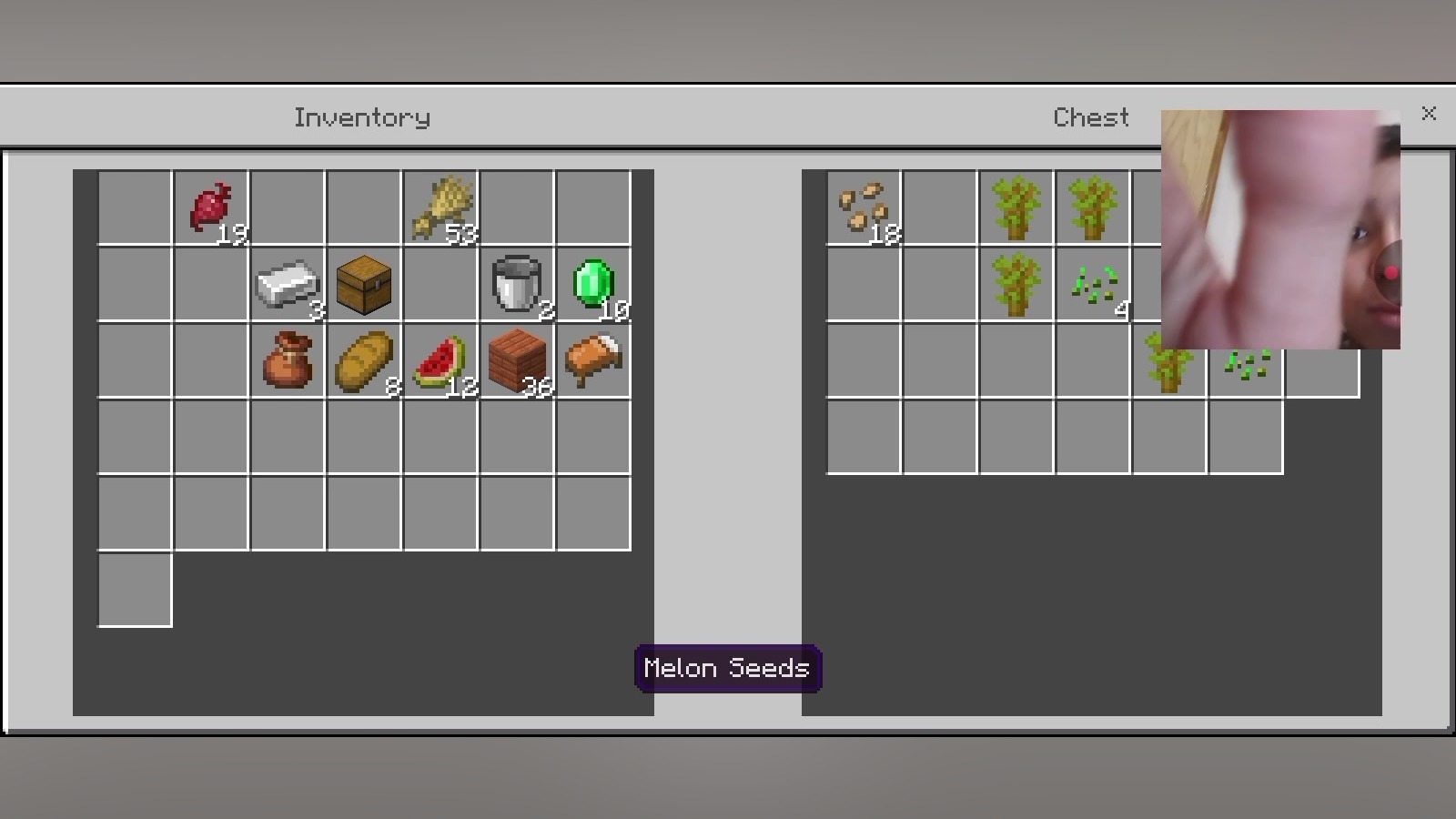Choose the brick-red plank block stack
Screen dimensions: 1456x819
click(x=517, y=361)
